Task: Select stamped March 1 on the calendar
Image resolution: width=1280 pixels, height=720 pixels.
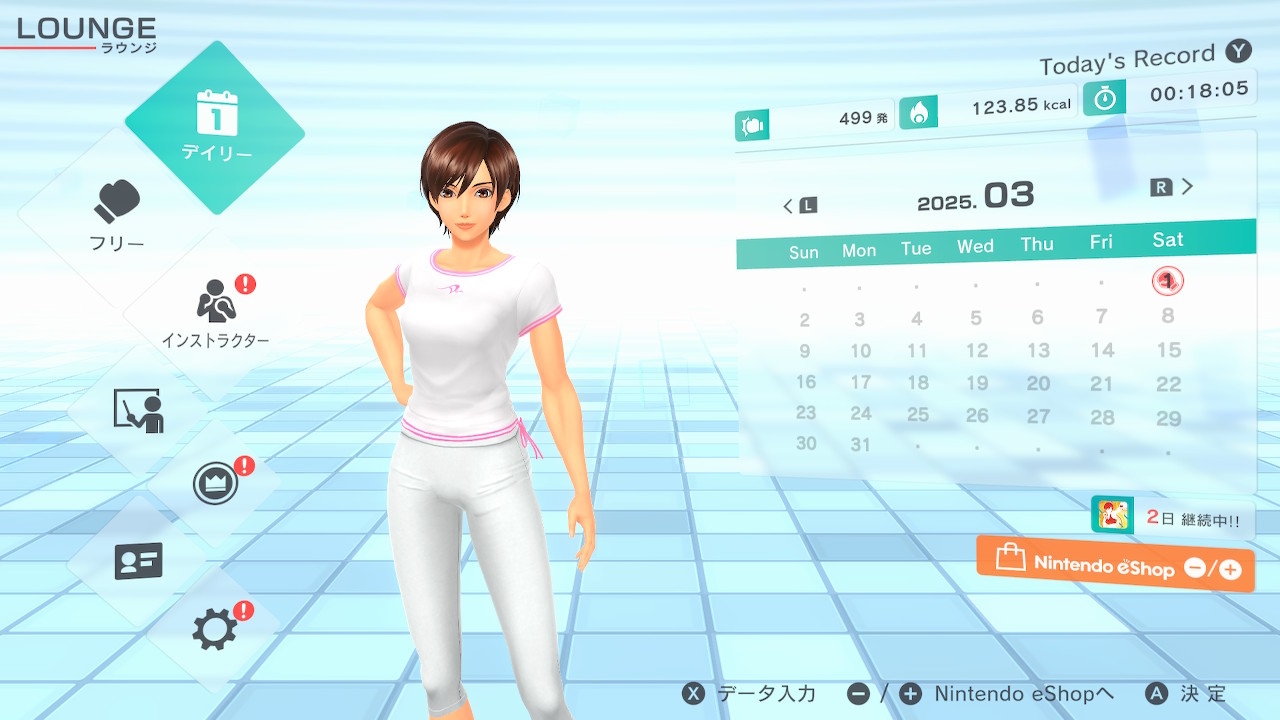Action: point(1167,281)
